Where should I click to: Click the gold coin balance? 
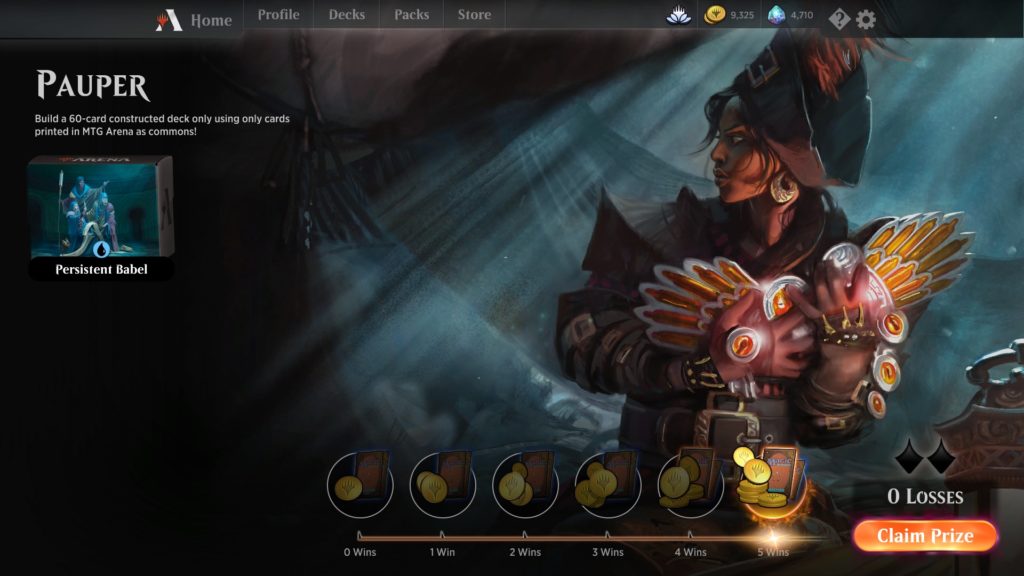[x=729, y=15]
